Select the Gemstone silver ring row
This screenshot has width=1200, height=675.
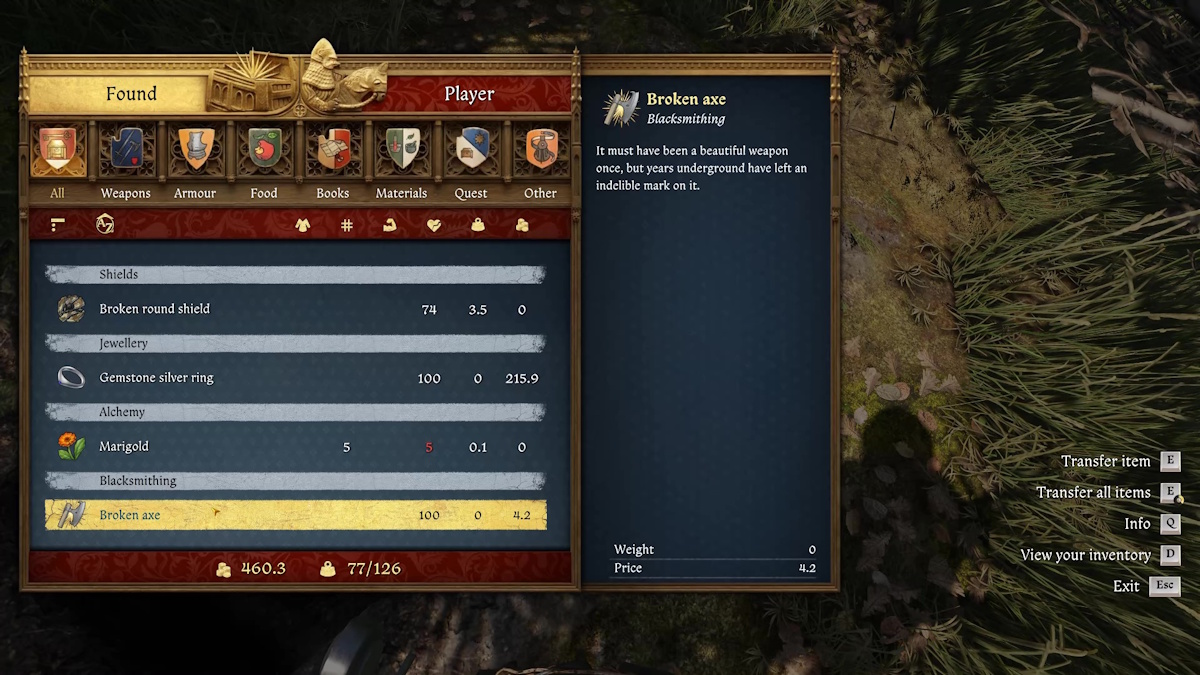(295, 378)
